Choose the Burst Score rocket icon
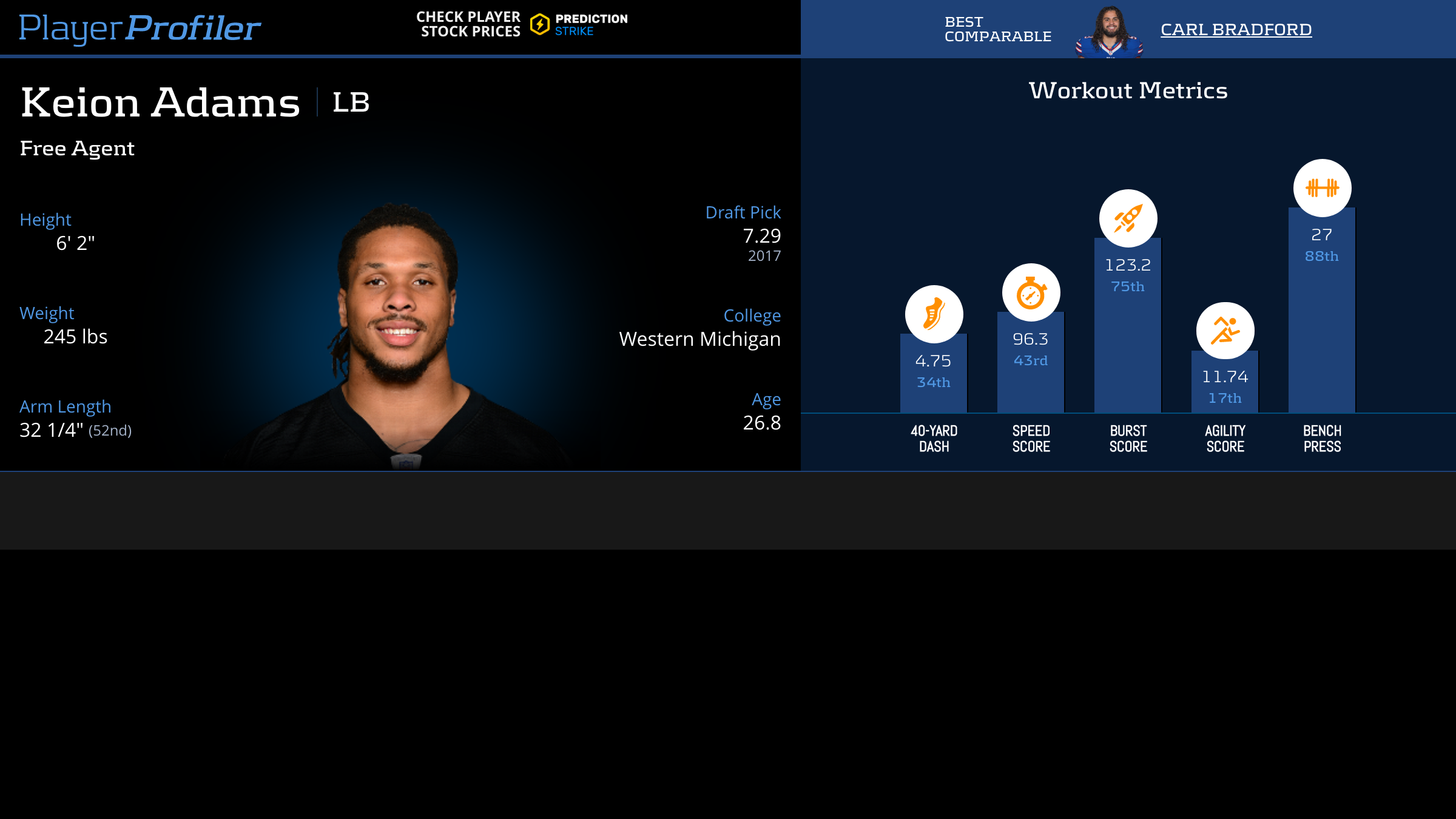 (x=1128, y=218)
